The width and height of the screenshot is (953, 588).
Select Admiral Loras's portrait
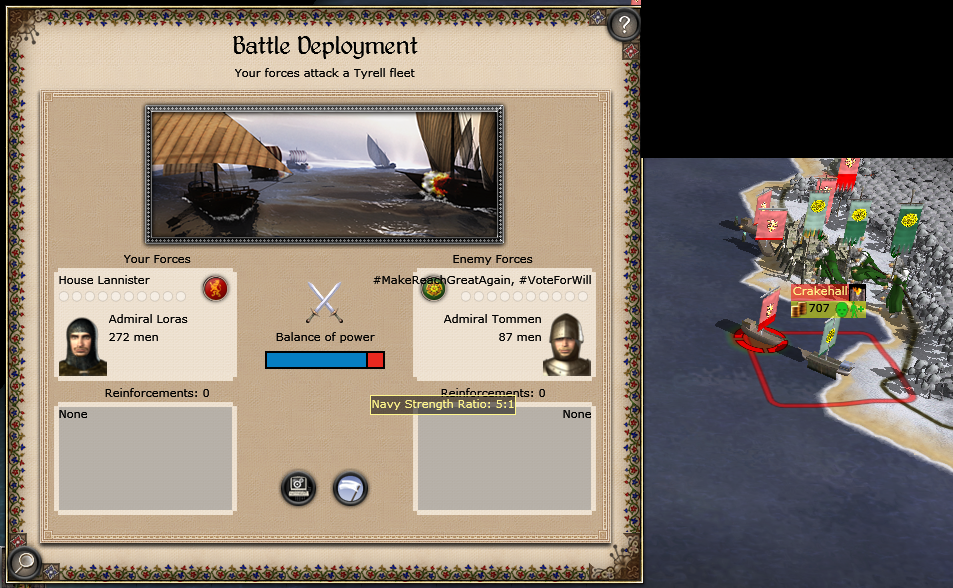click(x=83, y=346)
